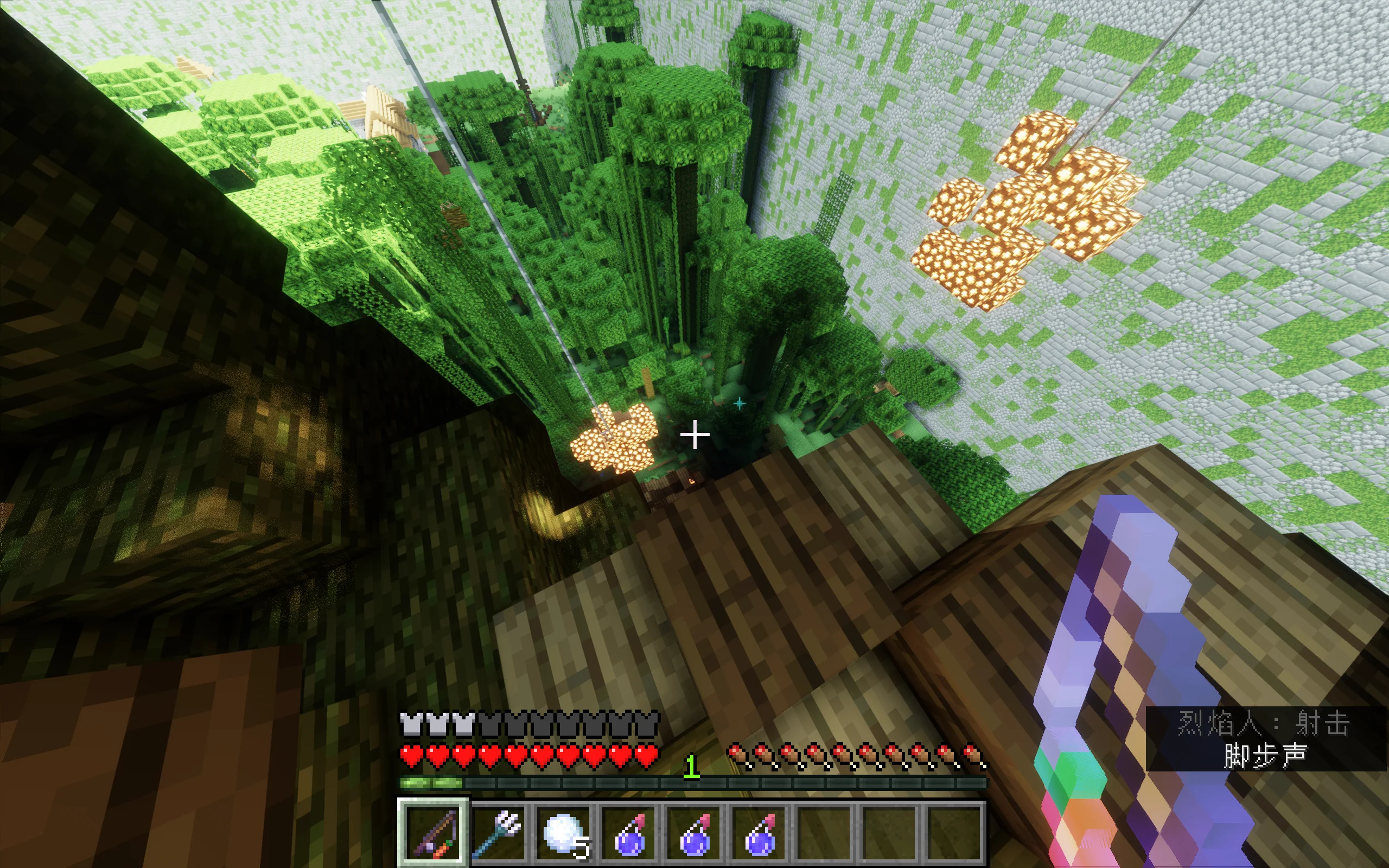Choose the snowball stack of five
The image size is (1389, 868).
(x=564, y=832)
